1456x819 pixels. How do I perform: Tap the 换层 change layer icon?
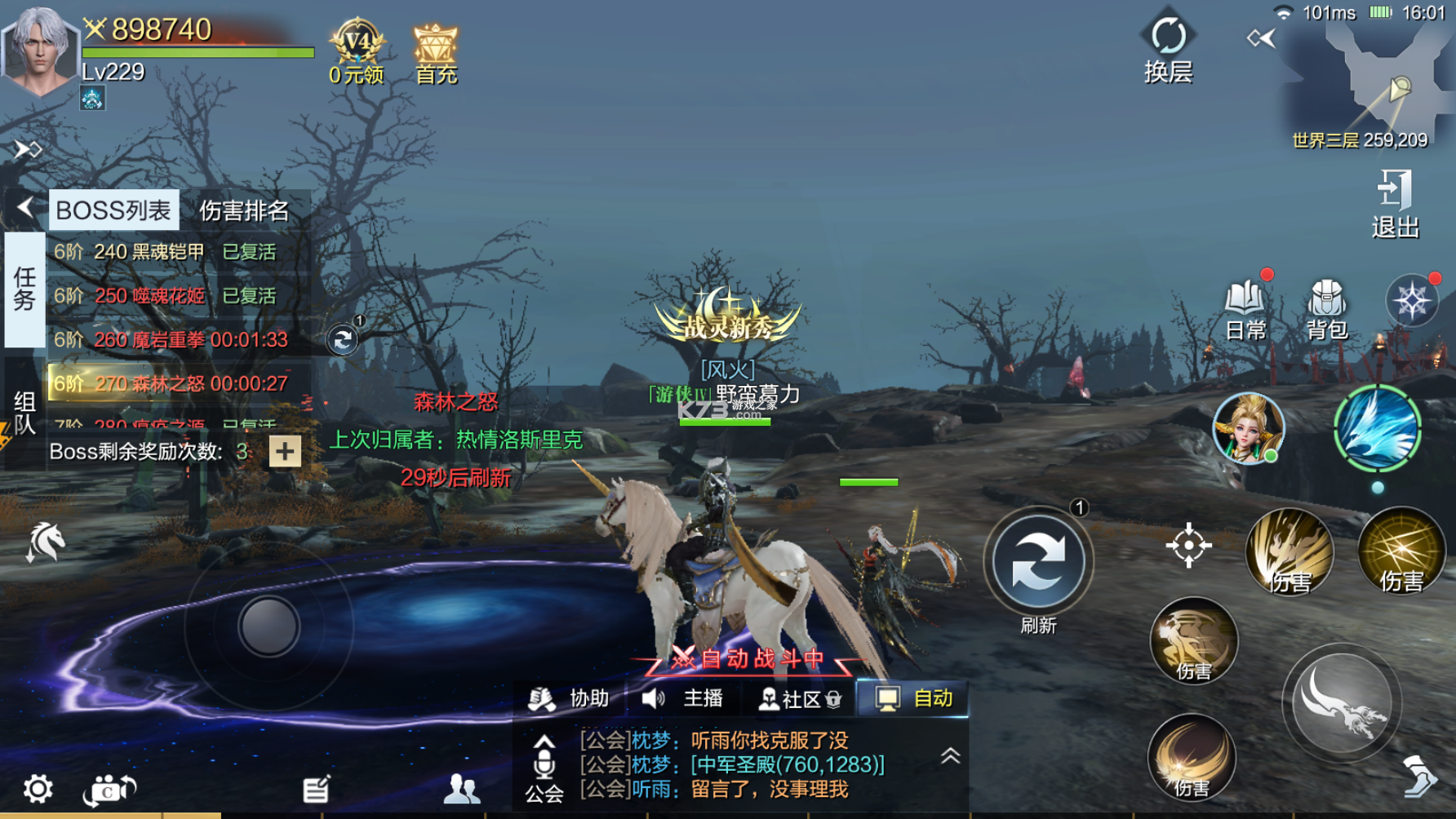pos(1170,37)
